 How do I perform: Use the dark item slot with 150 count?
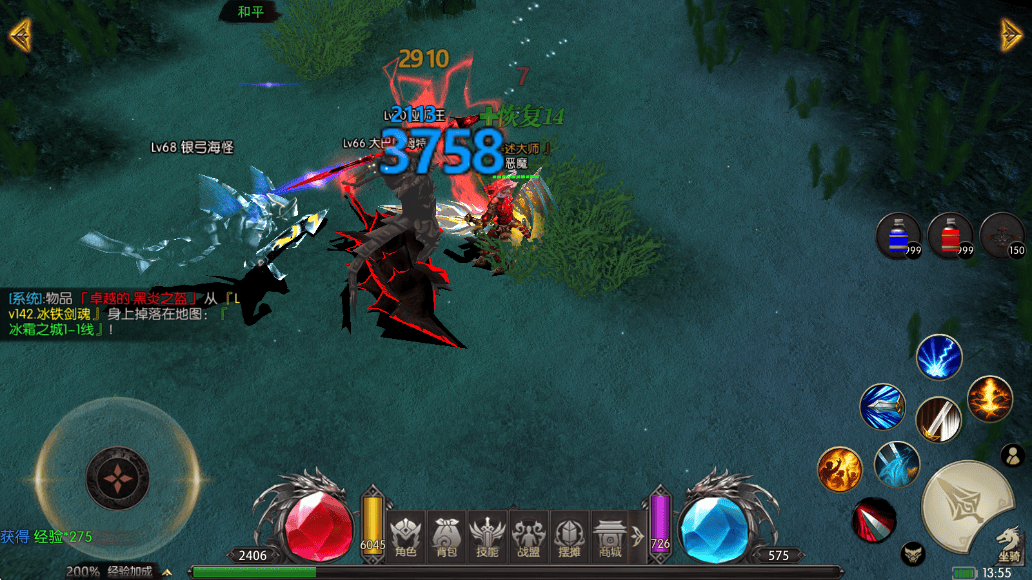point(1002,237)
